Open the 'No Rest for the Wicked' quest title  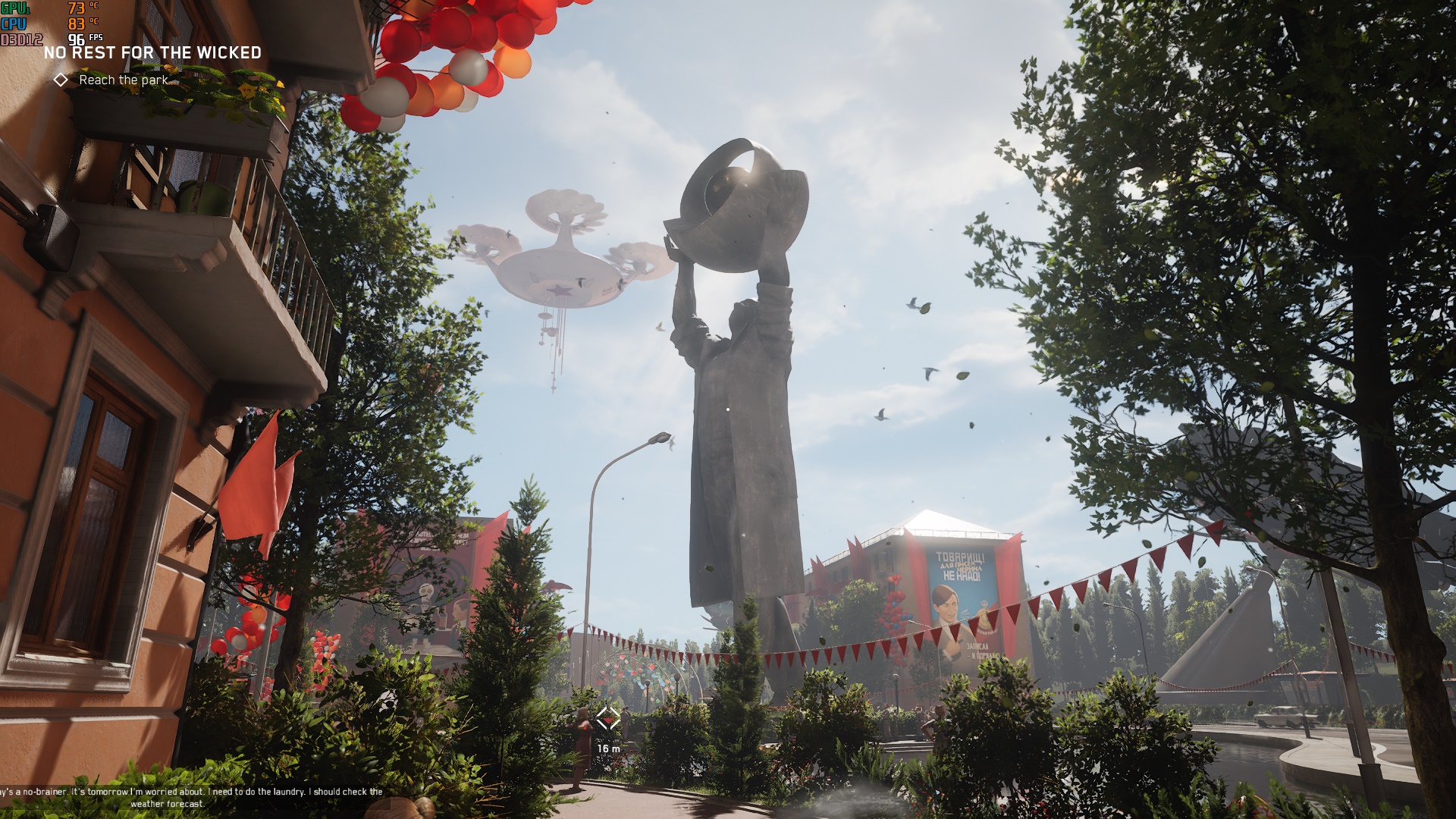click(152, 52)
